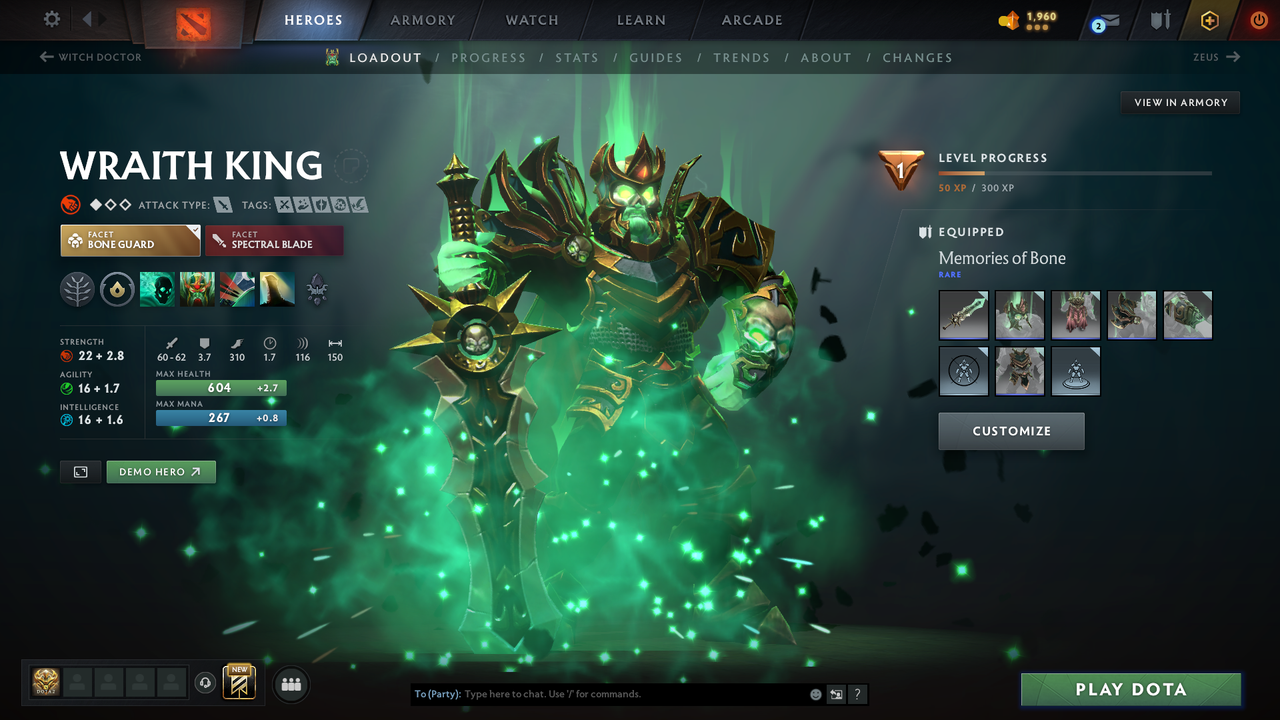Open the equipped sword item thumbnail
Viewport: 1280px width, 720px height.
(963, 314)
